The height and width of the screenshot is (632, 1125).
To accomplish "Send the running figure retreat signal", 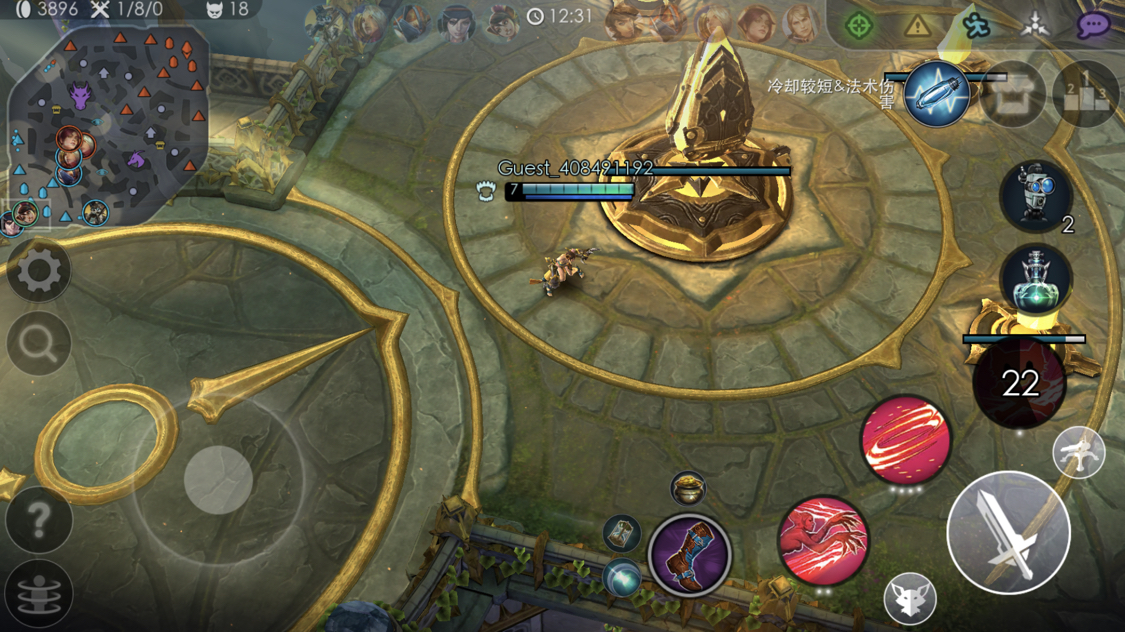I will click(975, 25).
